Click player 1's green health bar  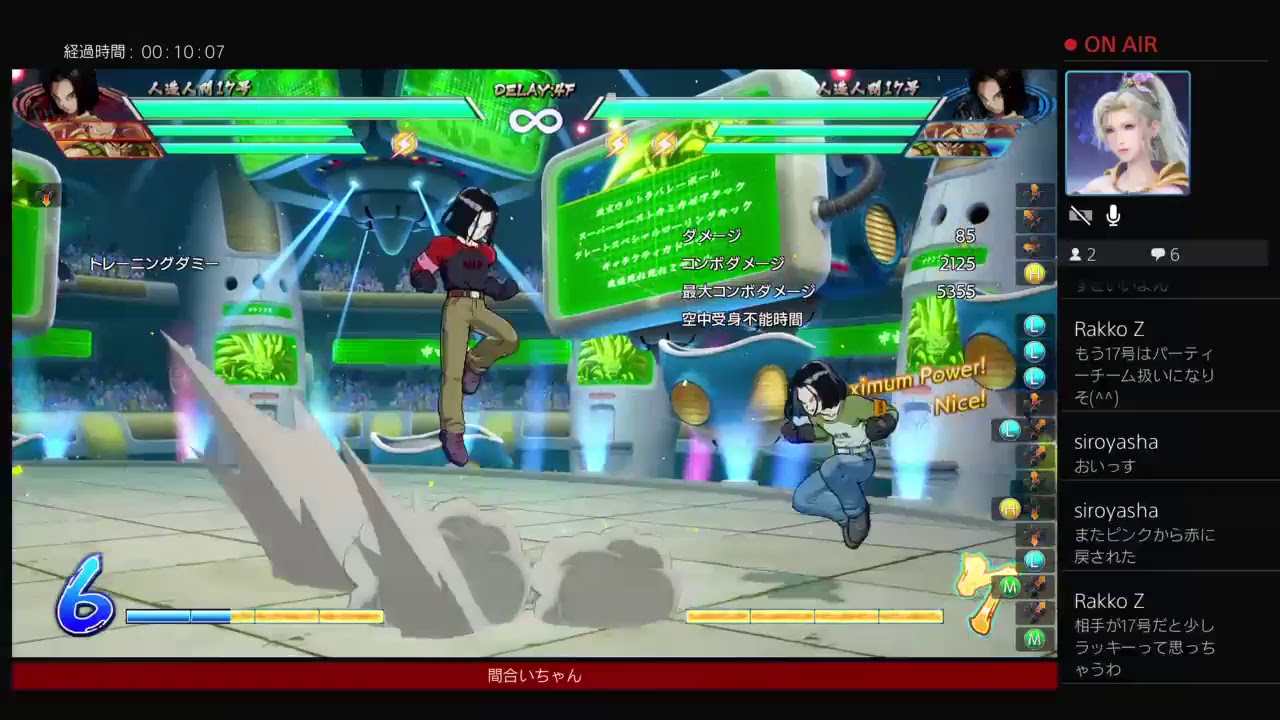point(300,108)
